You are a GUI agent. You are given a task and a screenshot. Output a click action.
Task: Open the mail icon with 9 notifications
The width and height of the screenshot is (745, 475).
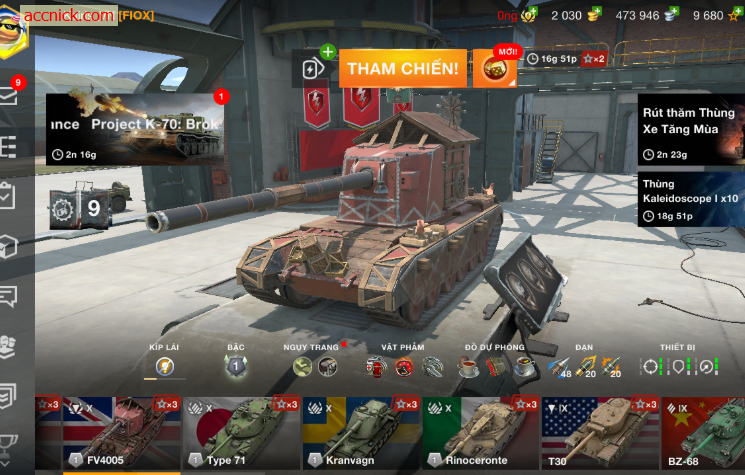(x=10, y=95)
